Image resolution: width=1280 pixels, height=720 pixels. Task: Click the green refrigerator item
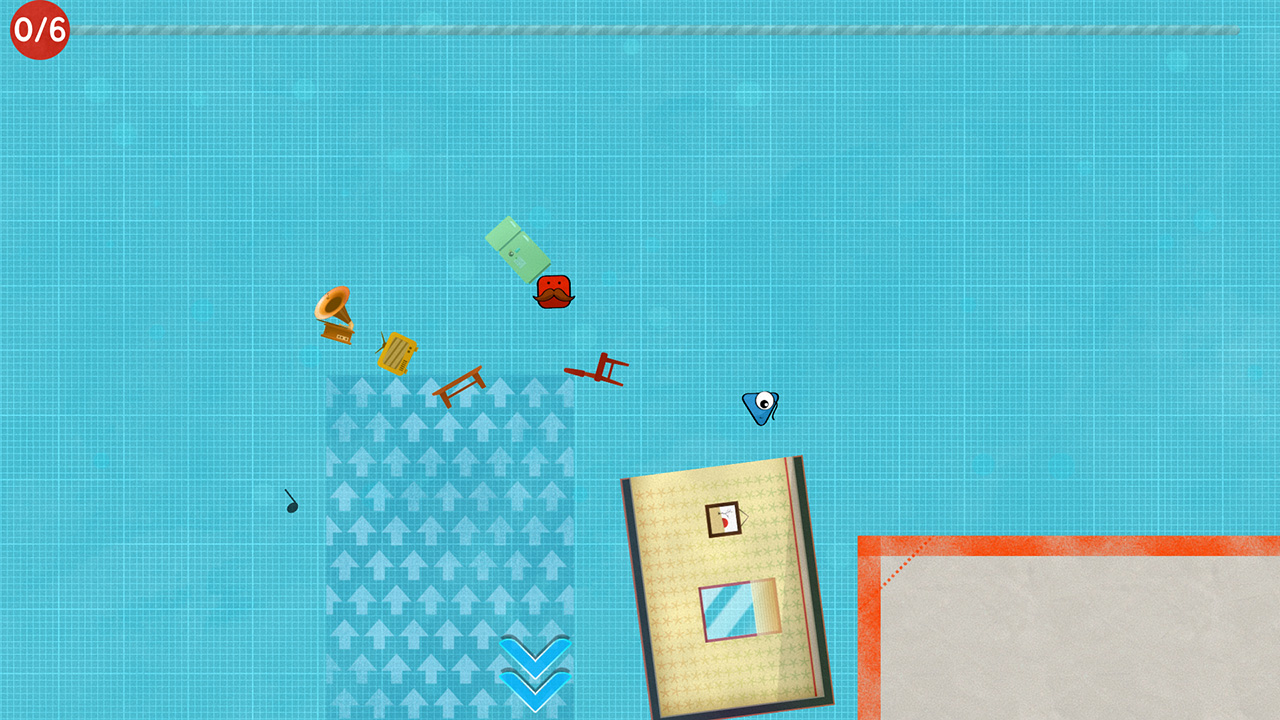518,248
